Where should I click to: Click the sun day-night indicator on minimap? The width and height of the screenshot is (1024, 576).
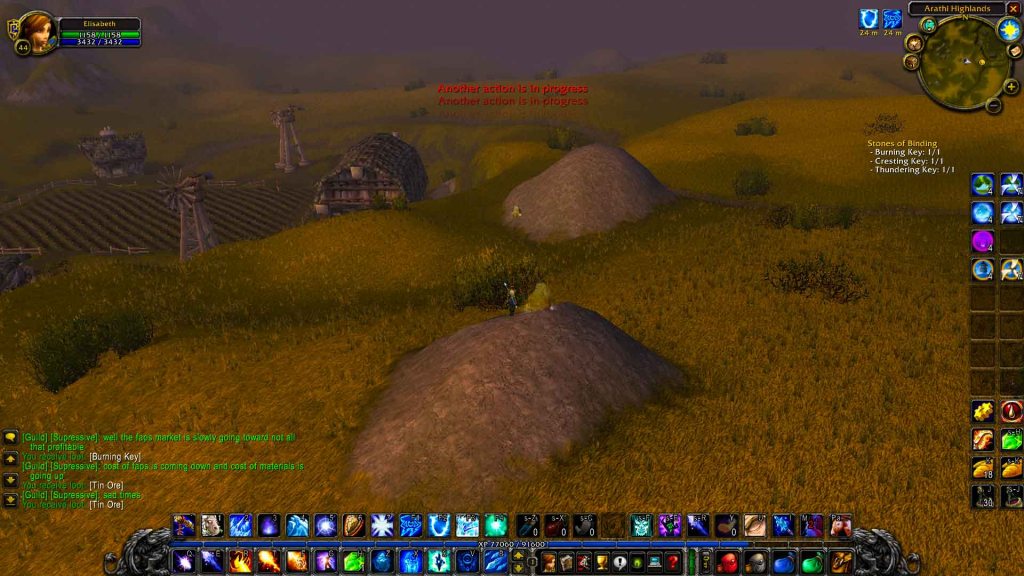1007,28
